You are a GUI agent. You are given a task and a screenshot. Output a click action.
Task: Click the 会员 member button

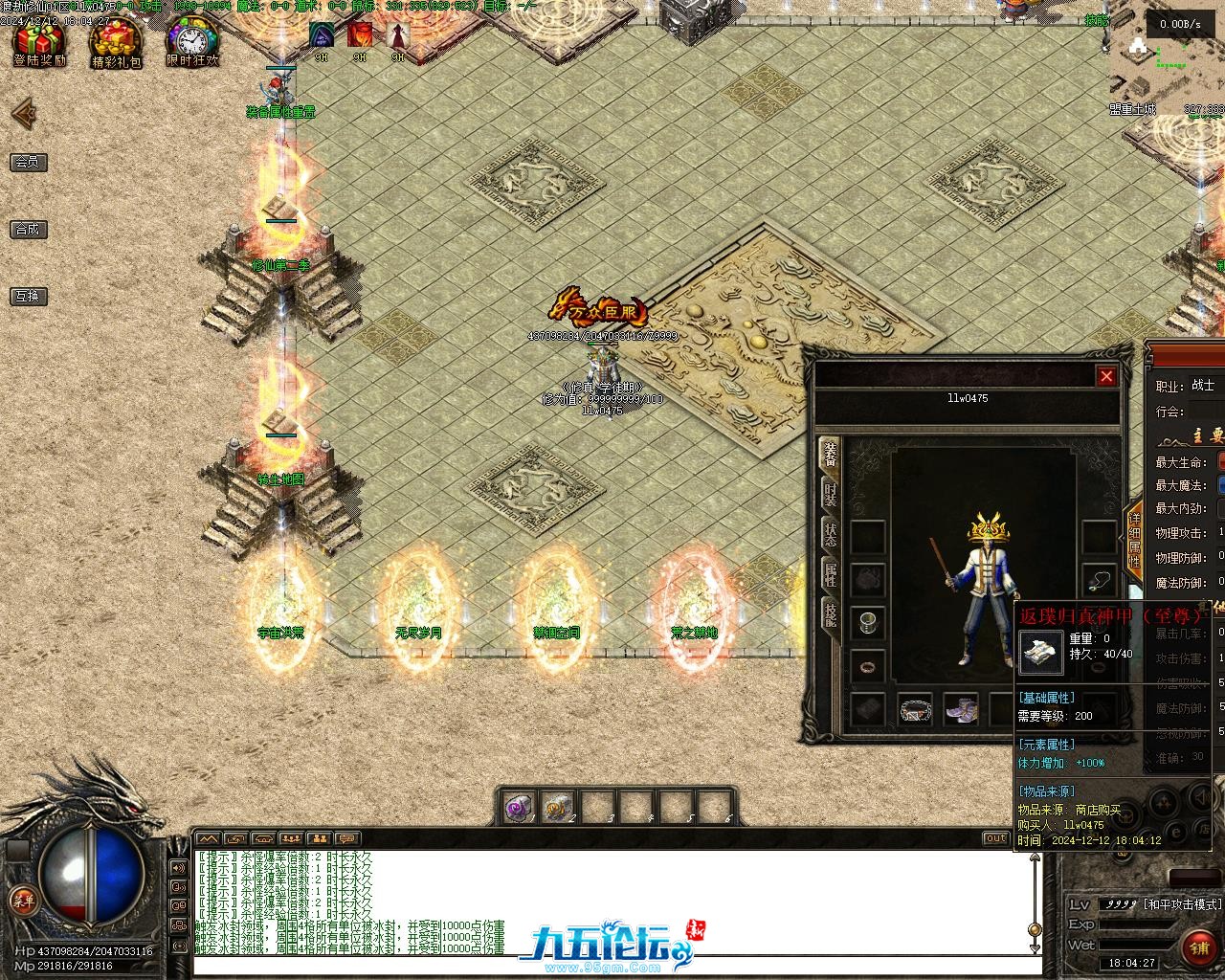pos(29,163)
